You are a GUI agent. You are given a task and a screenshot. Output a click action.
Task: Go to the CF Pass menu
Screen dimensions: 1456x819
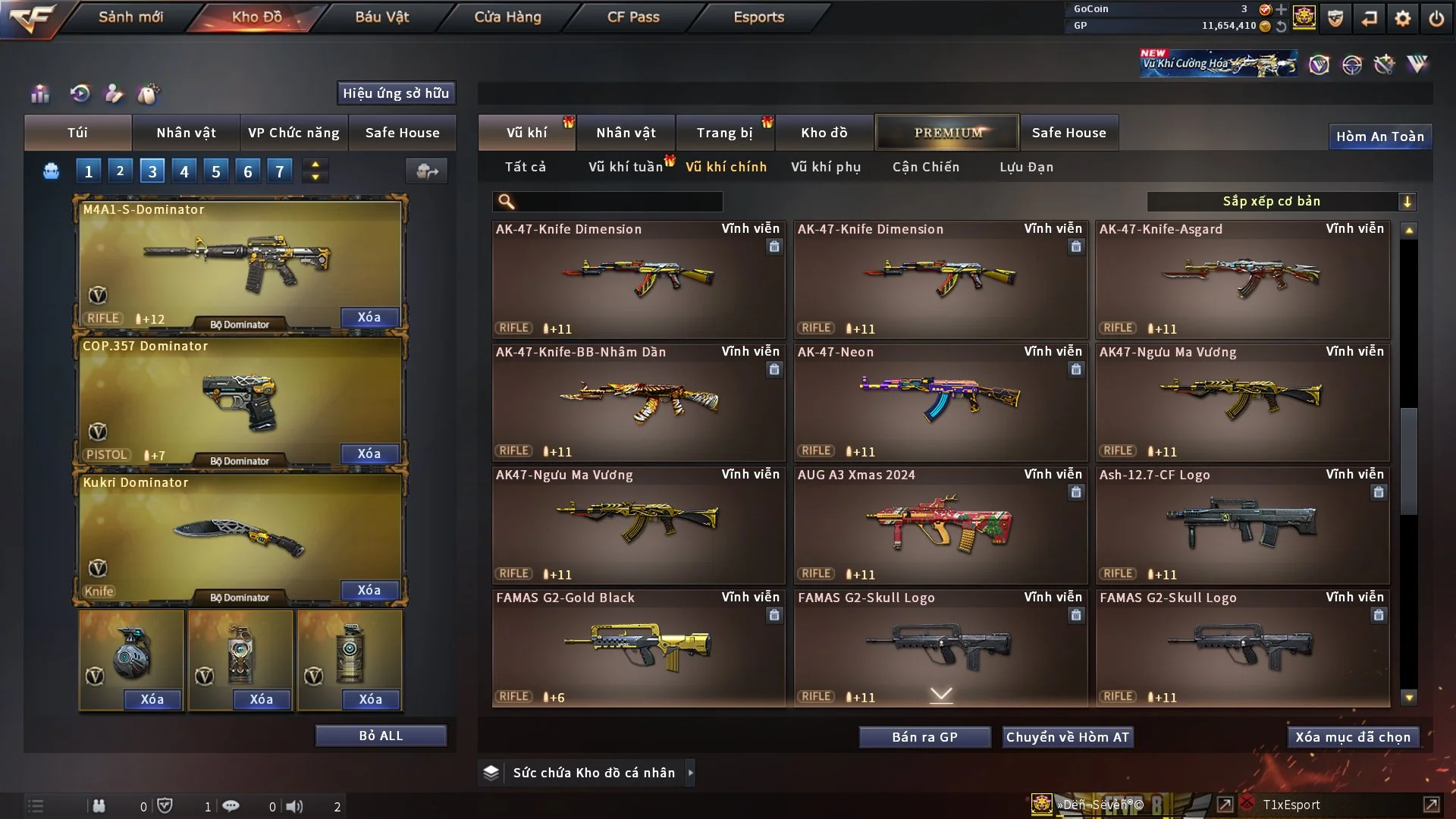(x=633, y=17)
